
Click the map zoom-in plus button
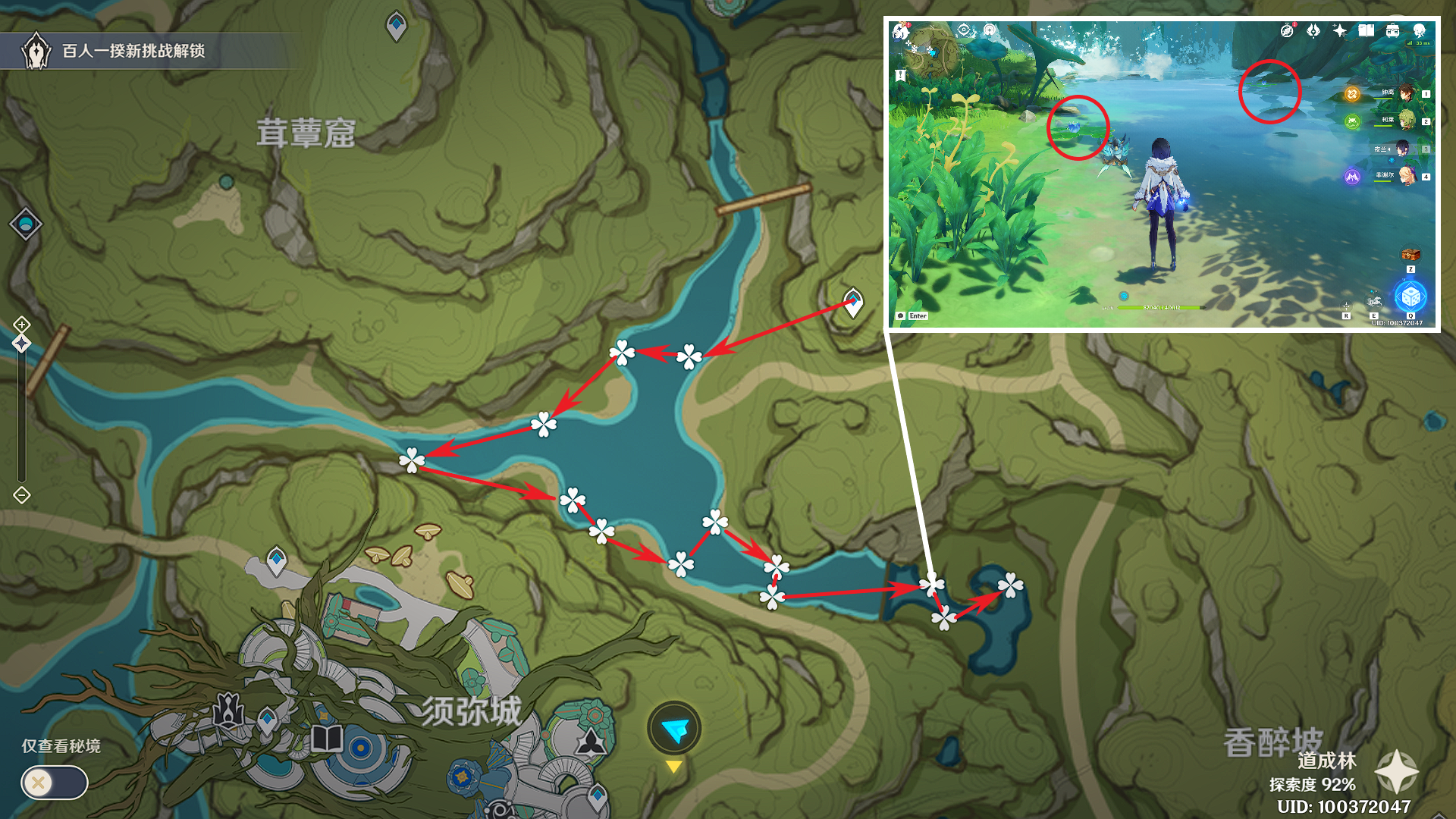tap(21, 325)
